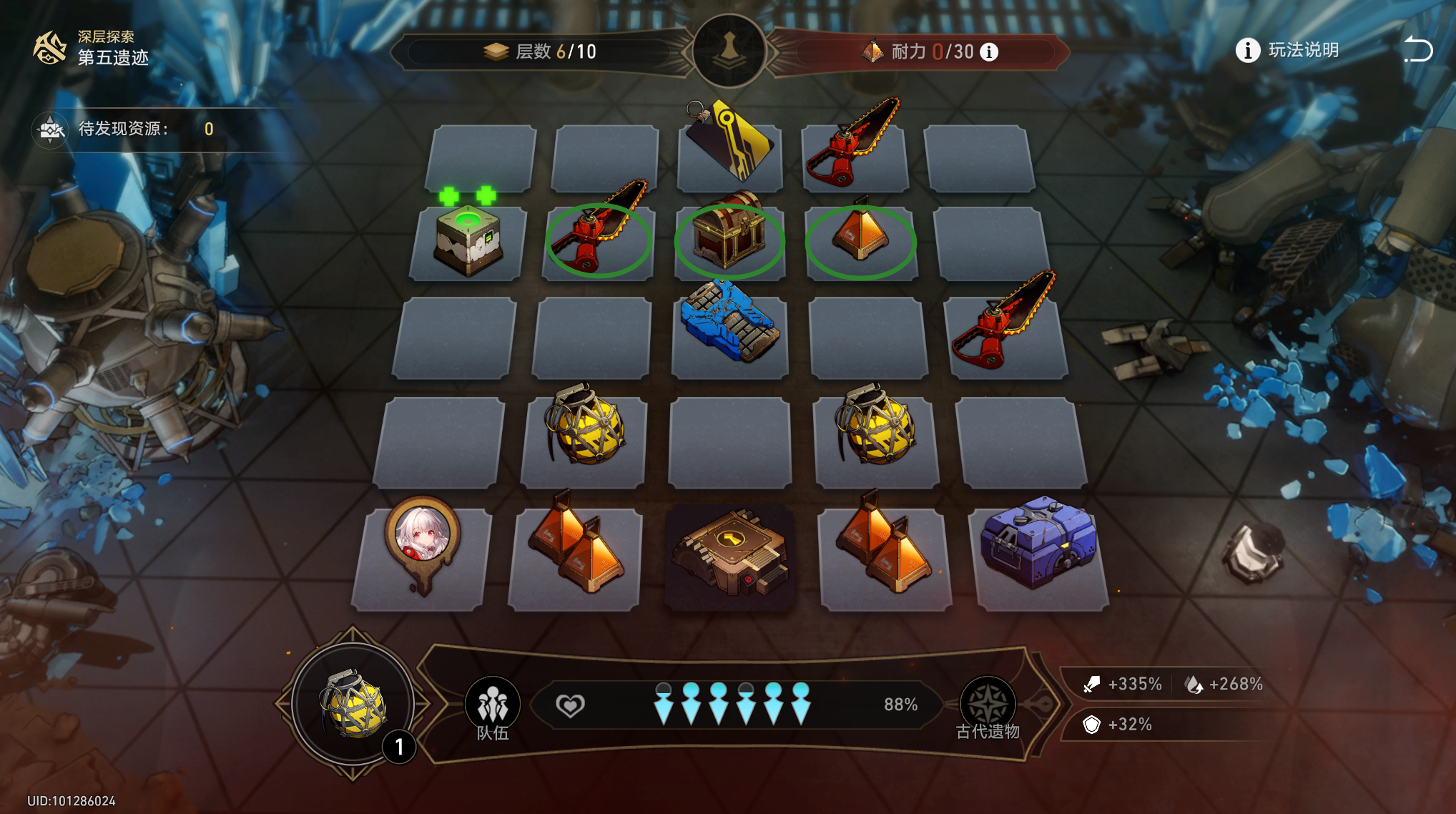The width and height of the screenshot is (1456, 814).
Task: Click the floor emblem at top center
Action: pos(729,51)
